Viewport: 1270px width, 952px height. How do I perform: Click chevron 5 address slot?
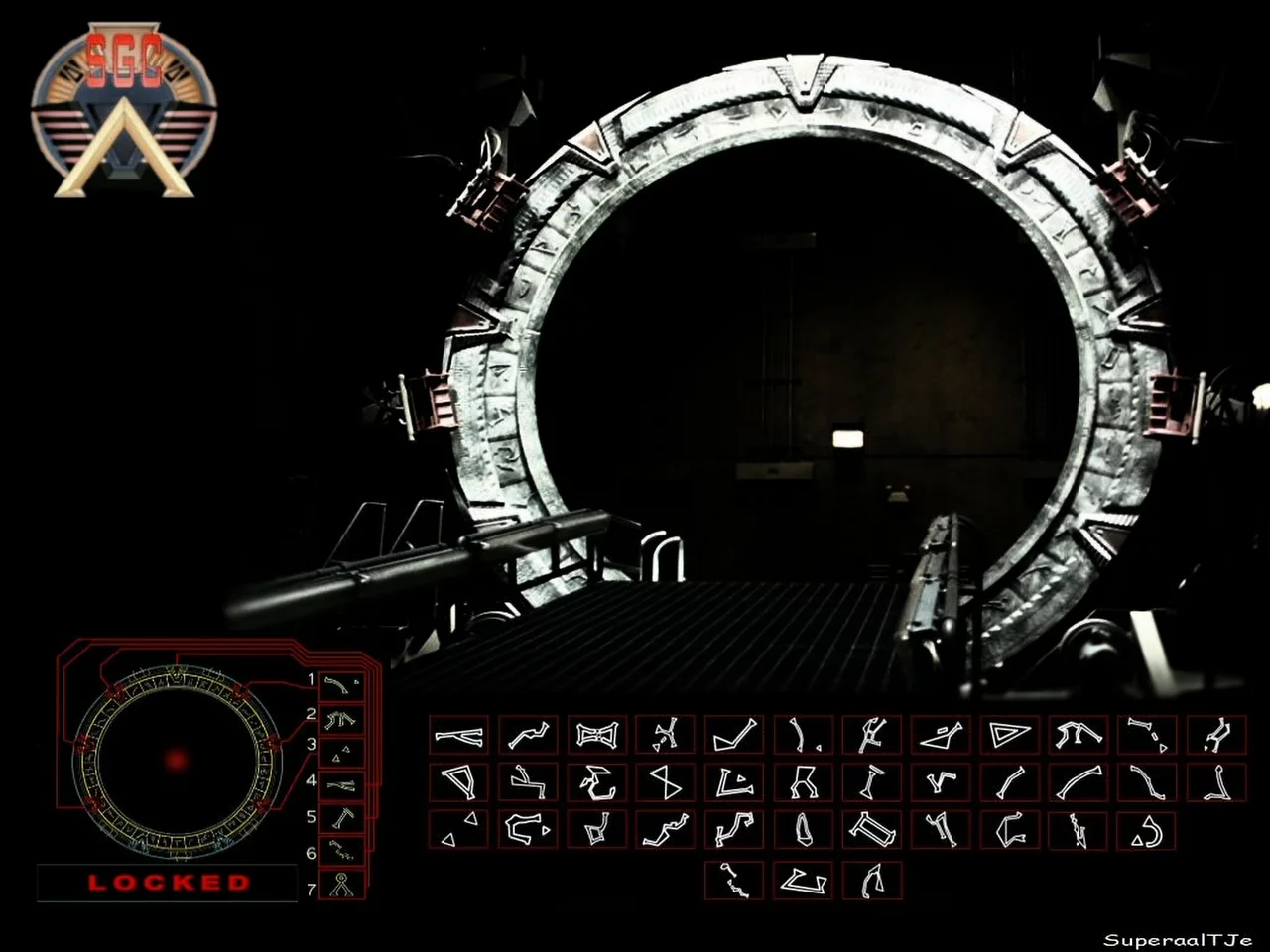tap(342, 819)
